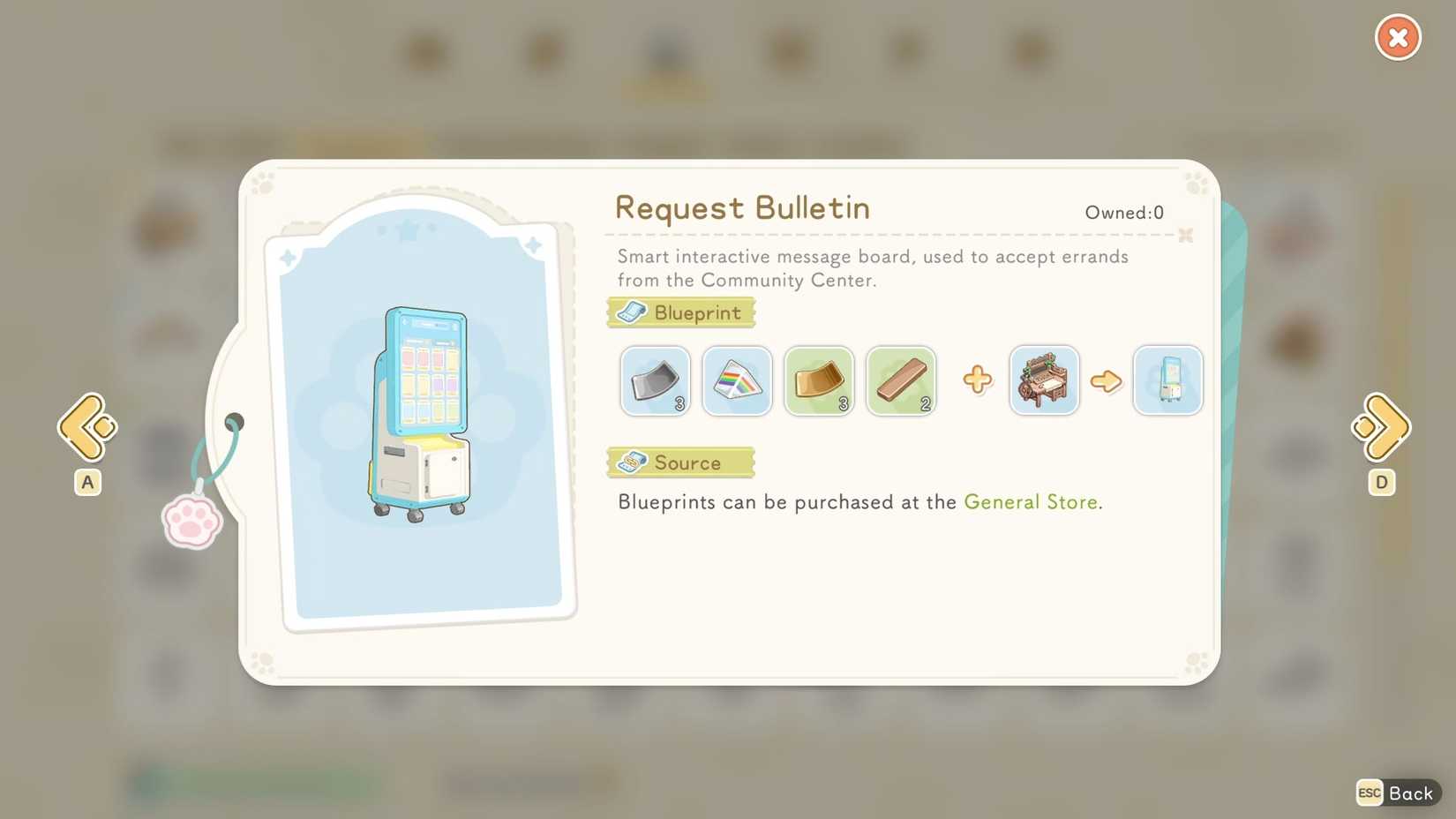This screenshot has width=1456, height=819.
Task: Click the Owned:0 counter text
Action: coord(1124,212)
